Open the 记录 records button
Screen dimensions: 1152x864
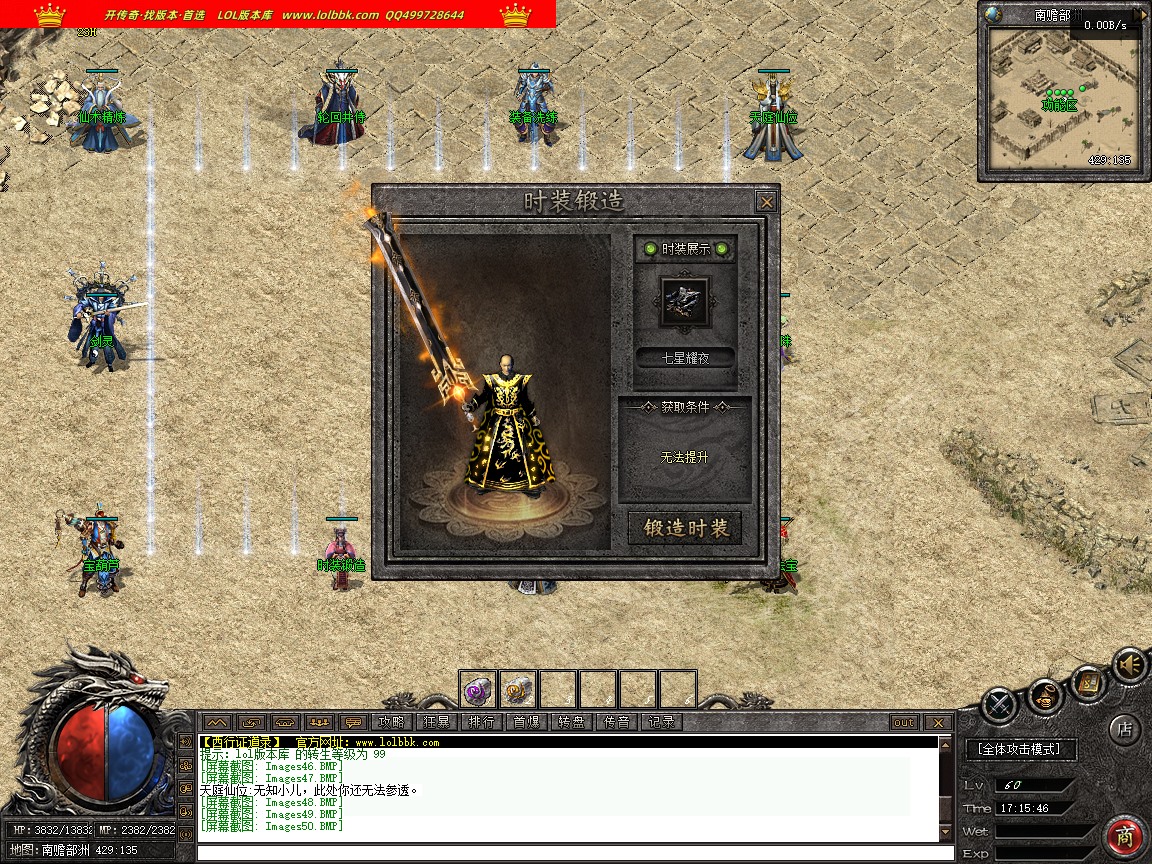(661, 722)
